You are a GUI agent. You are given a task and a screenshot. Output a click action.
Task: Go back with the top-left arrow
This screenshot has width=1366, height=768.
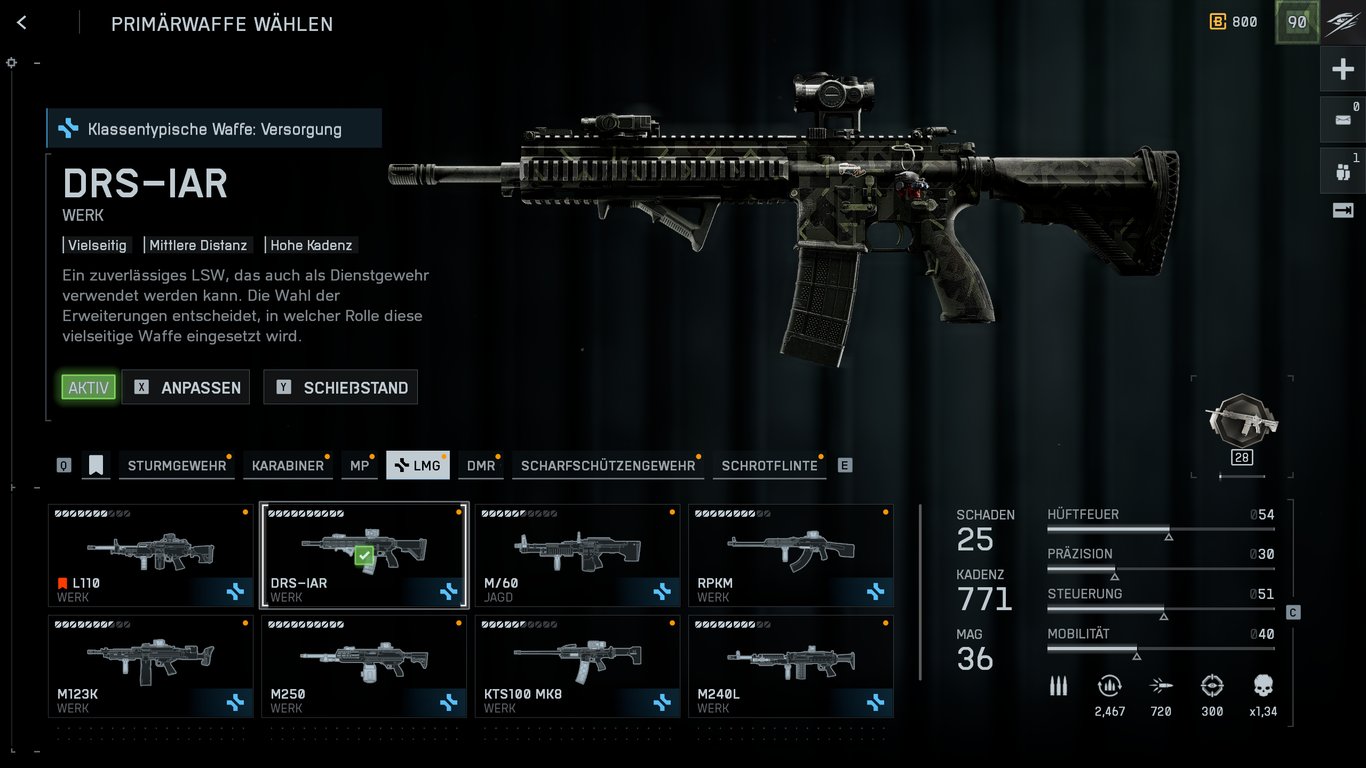(22, 23)
